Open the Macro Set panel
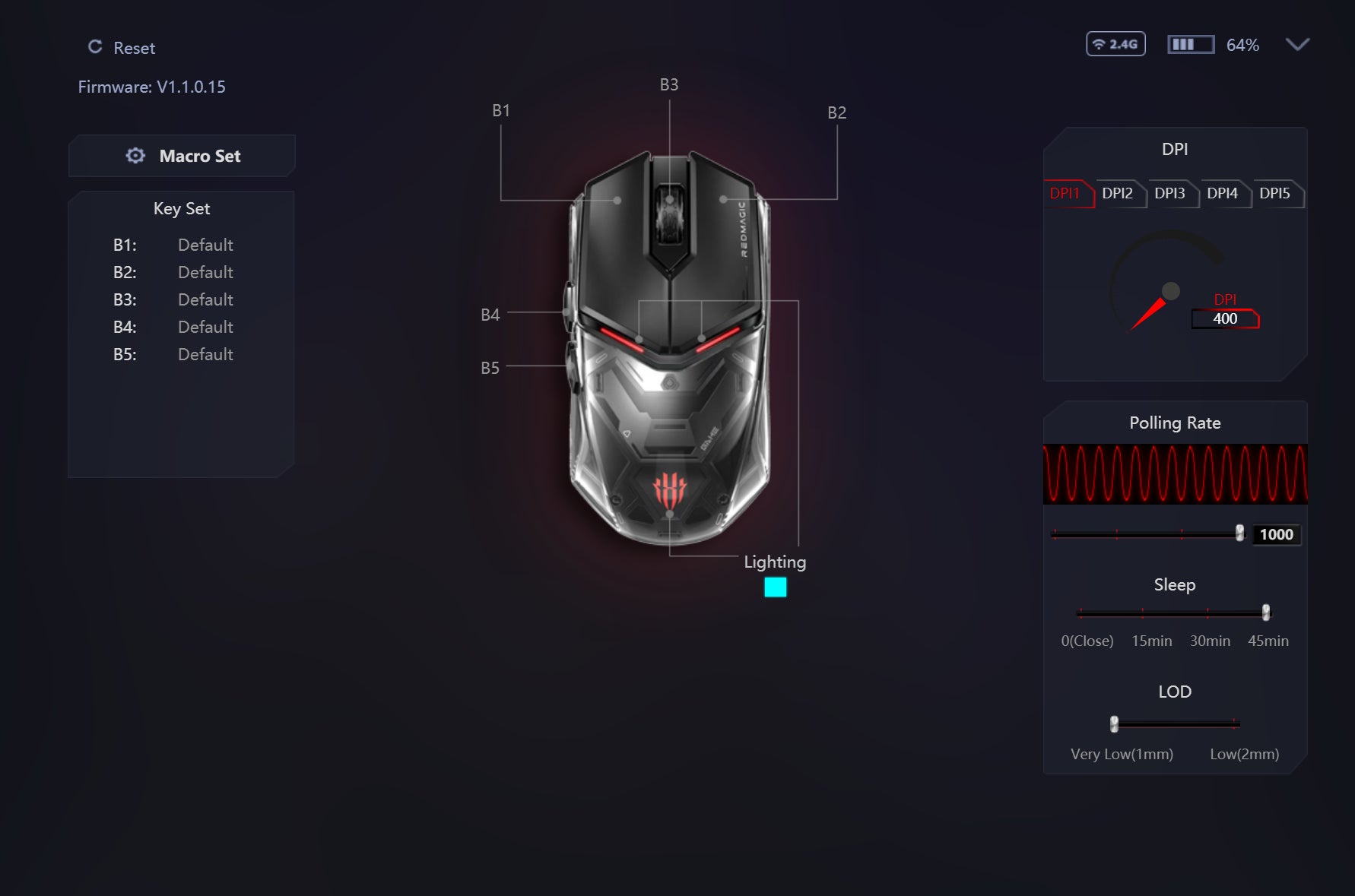Image resolution: width=1355 pixels, height=896 pixels. tap(182, 156)
